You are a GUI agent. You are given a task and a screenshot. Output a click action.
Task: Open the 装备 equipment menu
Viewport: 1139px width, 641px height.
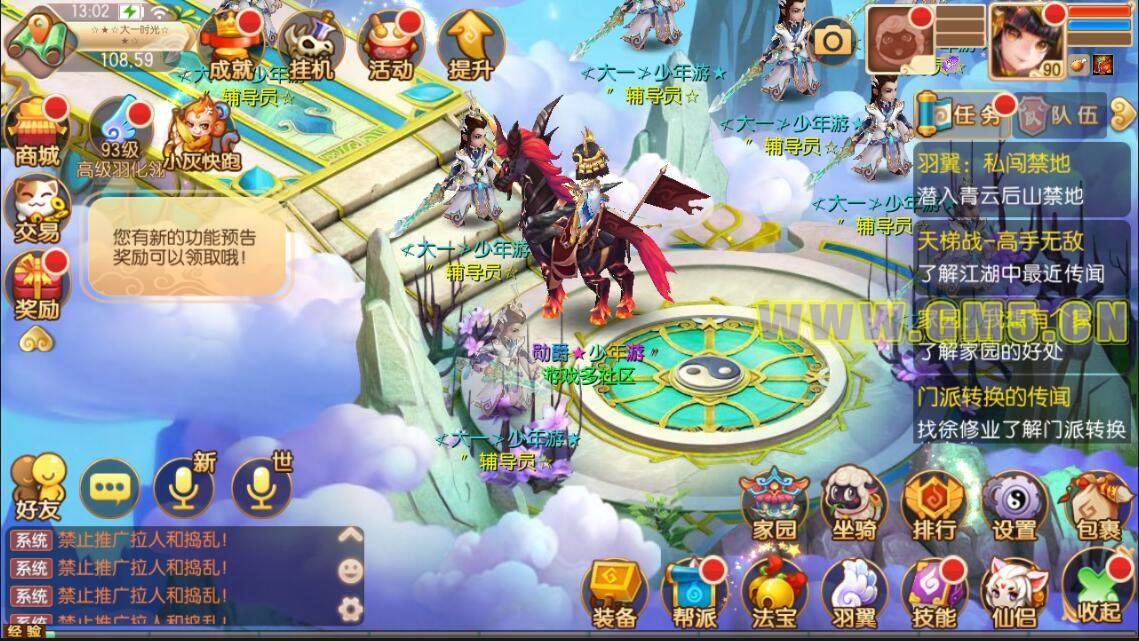[614, 592]
